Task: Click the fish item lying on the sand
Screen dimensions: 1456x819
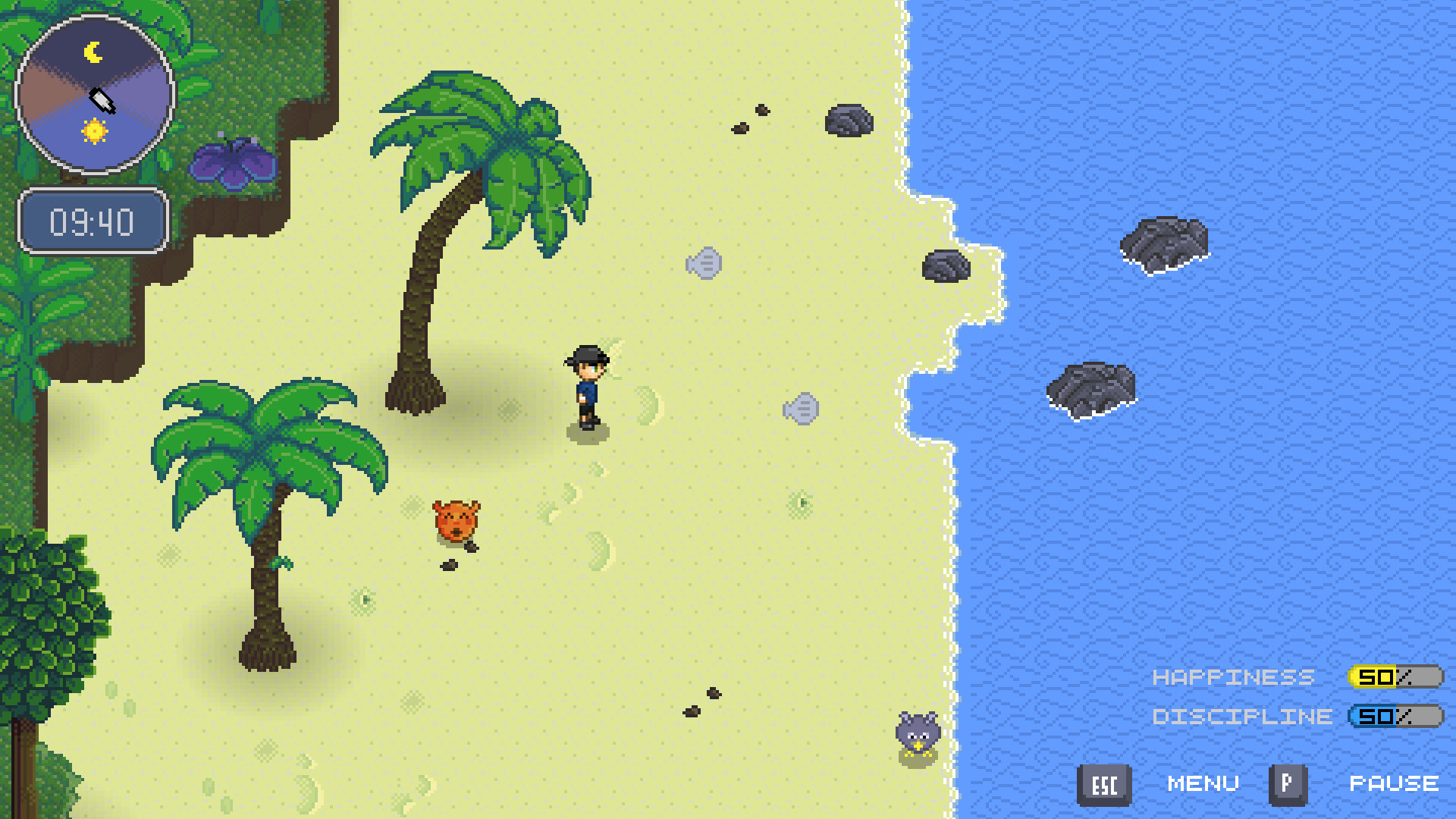Action: [x=705, y=261]
